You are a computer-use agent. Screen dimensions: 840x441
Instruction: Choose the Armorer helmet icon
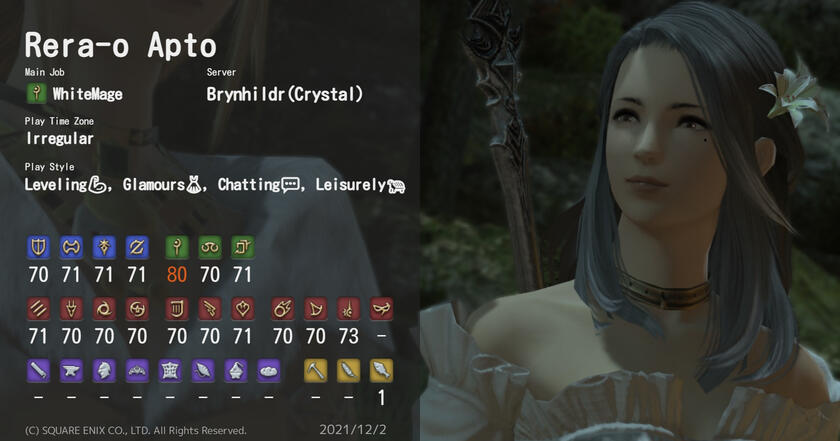(x=104, y=370)
